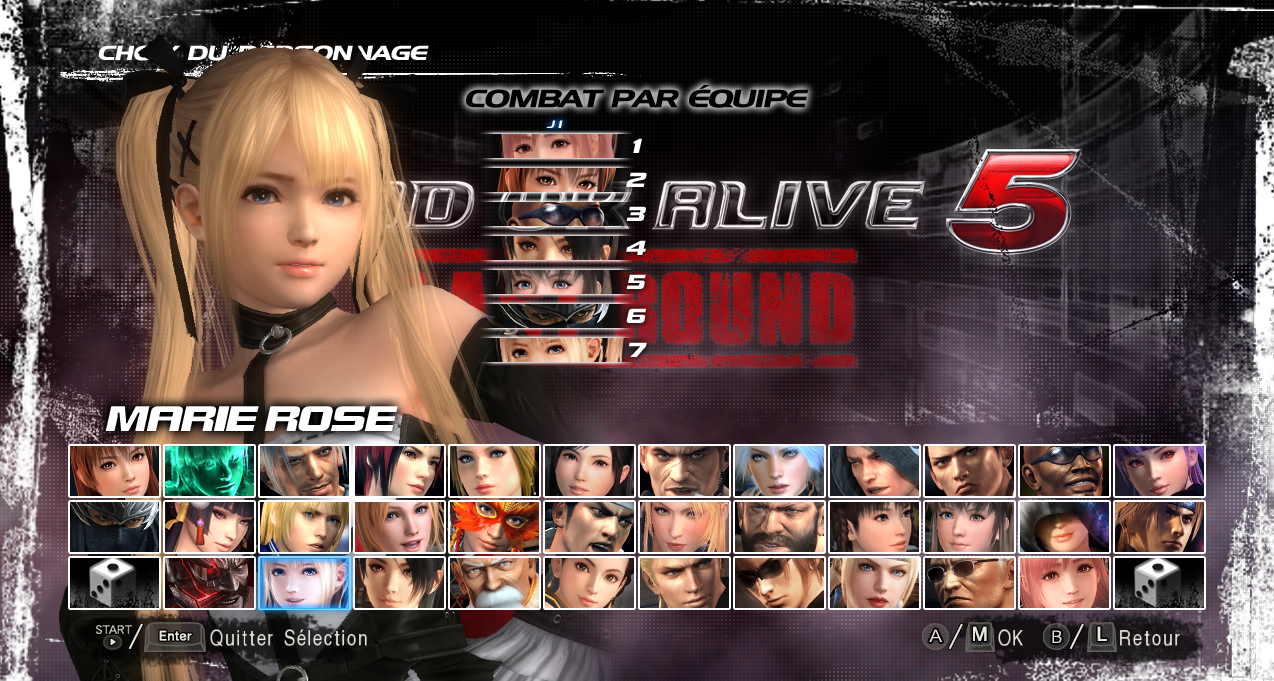Select Nyotengu's portrait tile

coord(209,527)
